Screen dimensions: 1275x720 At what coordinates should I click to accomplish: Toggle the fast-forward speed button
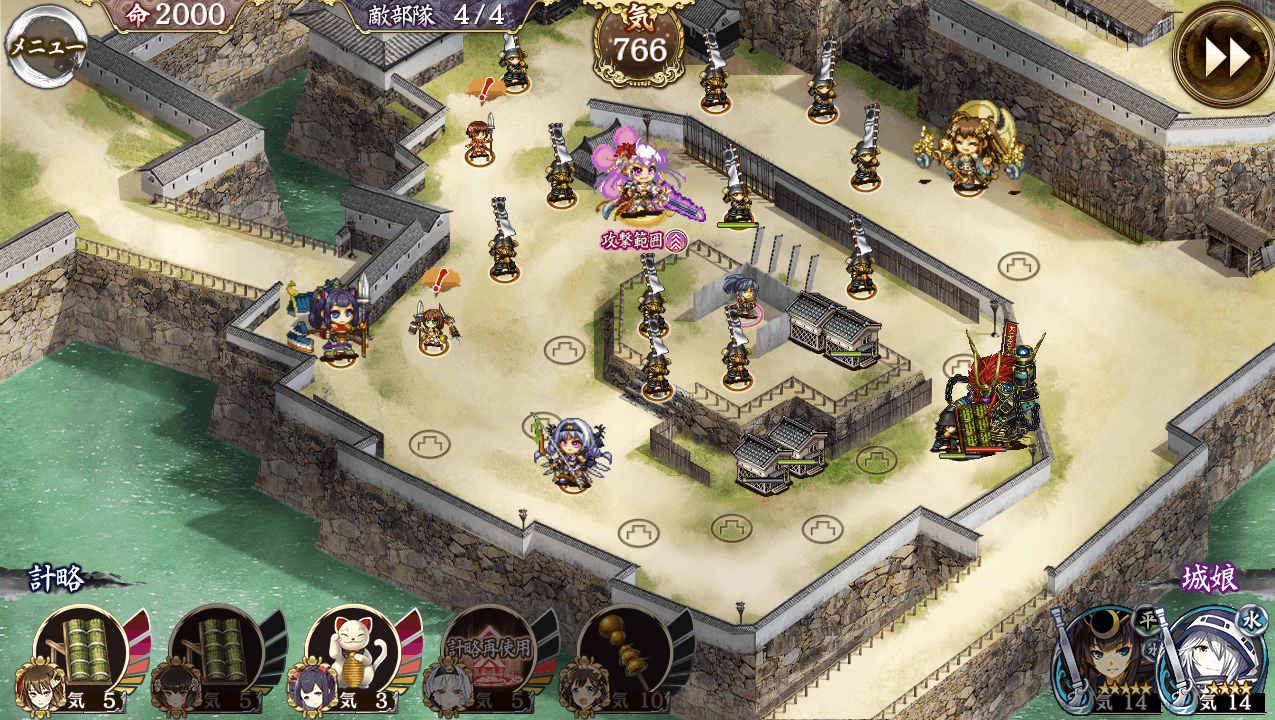[x=1226, y=56]
